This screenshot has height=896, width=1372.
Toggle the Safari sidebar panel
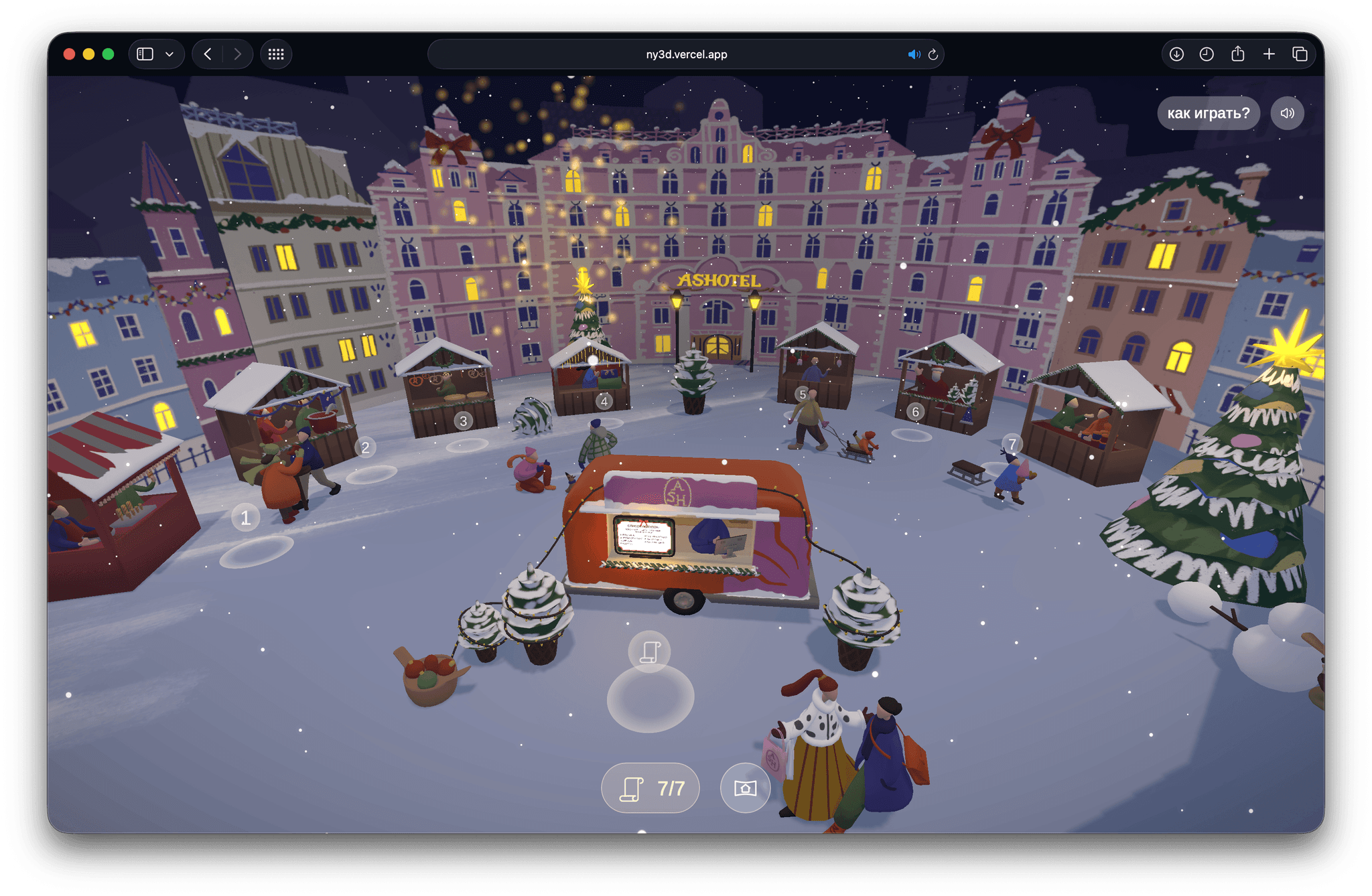tap(144, 54)
